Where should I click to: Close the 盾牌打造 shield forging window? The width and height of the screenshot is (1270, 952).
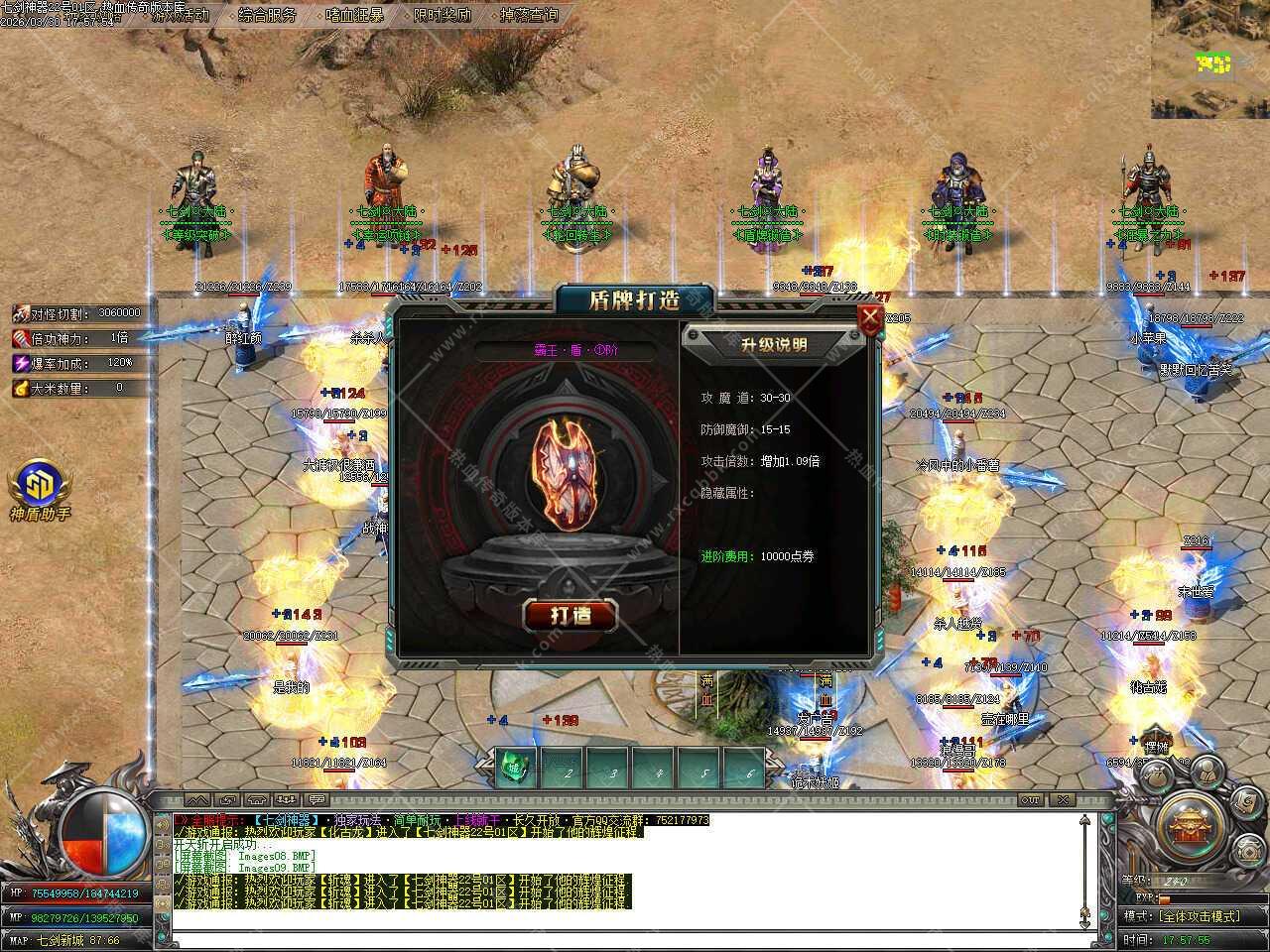tap(870, 318)
